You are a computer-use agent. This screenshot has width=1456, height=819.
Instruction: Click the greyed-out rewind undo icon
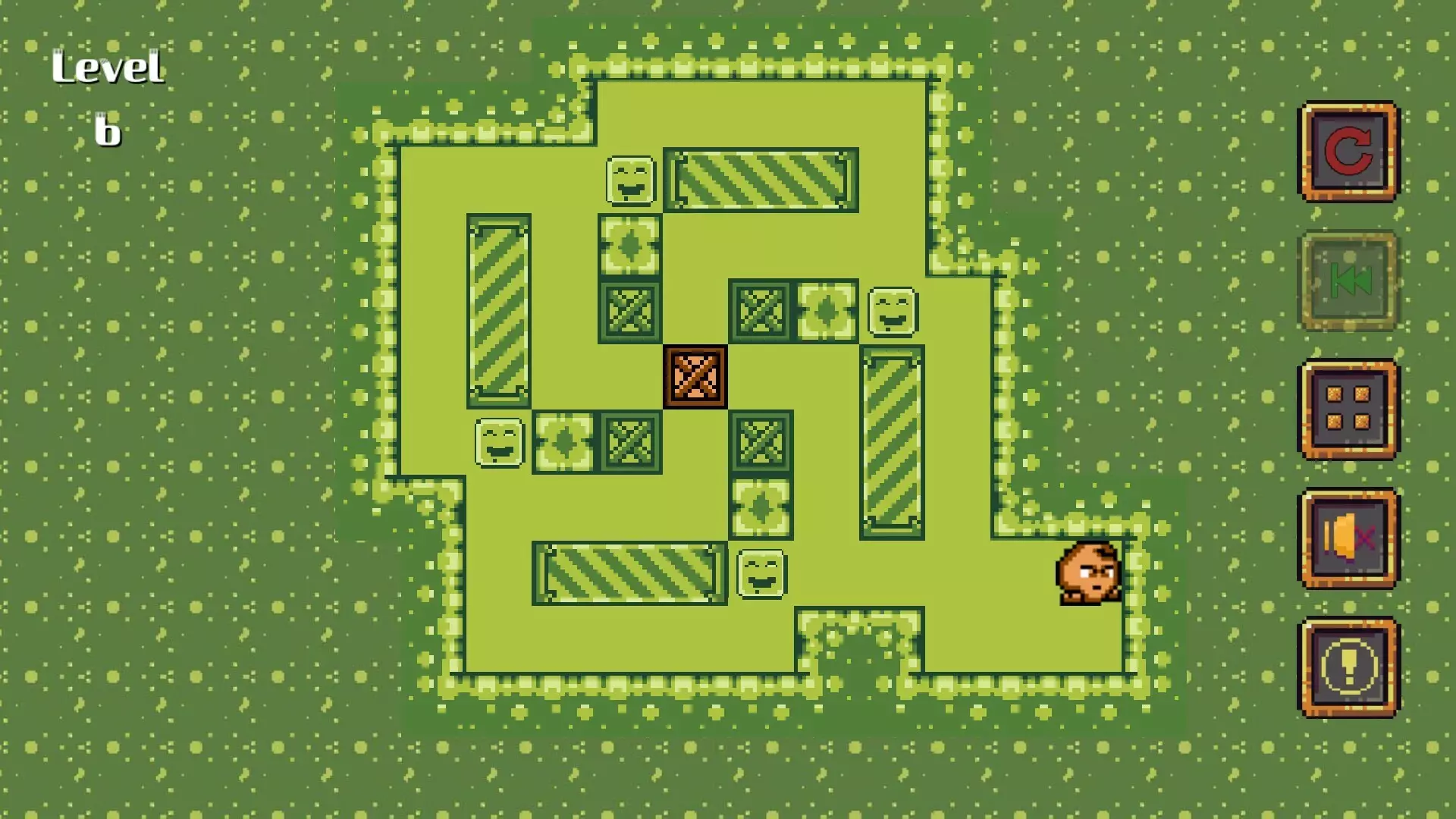pyautogui.click(x=1348, y=280)
